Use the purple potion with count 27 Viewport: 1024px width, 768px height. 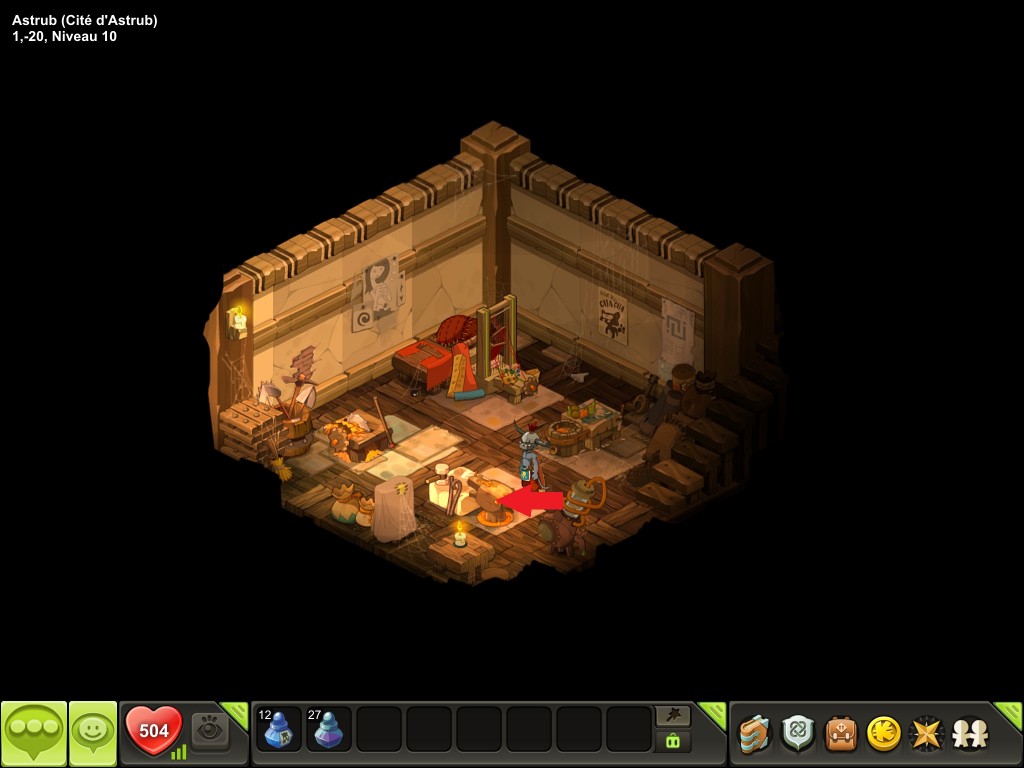pos(328,729)
